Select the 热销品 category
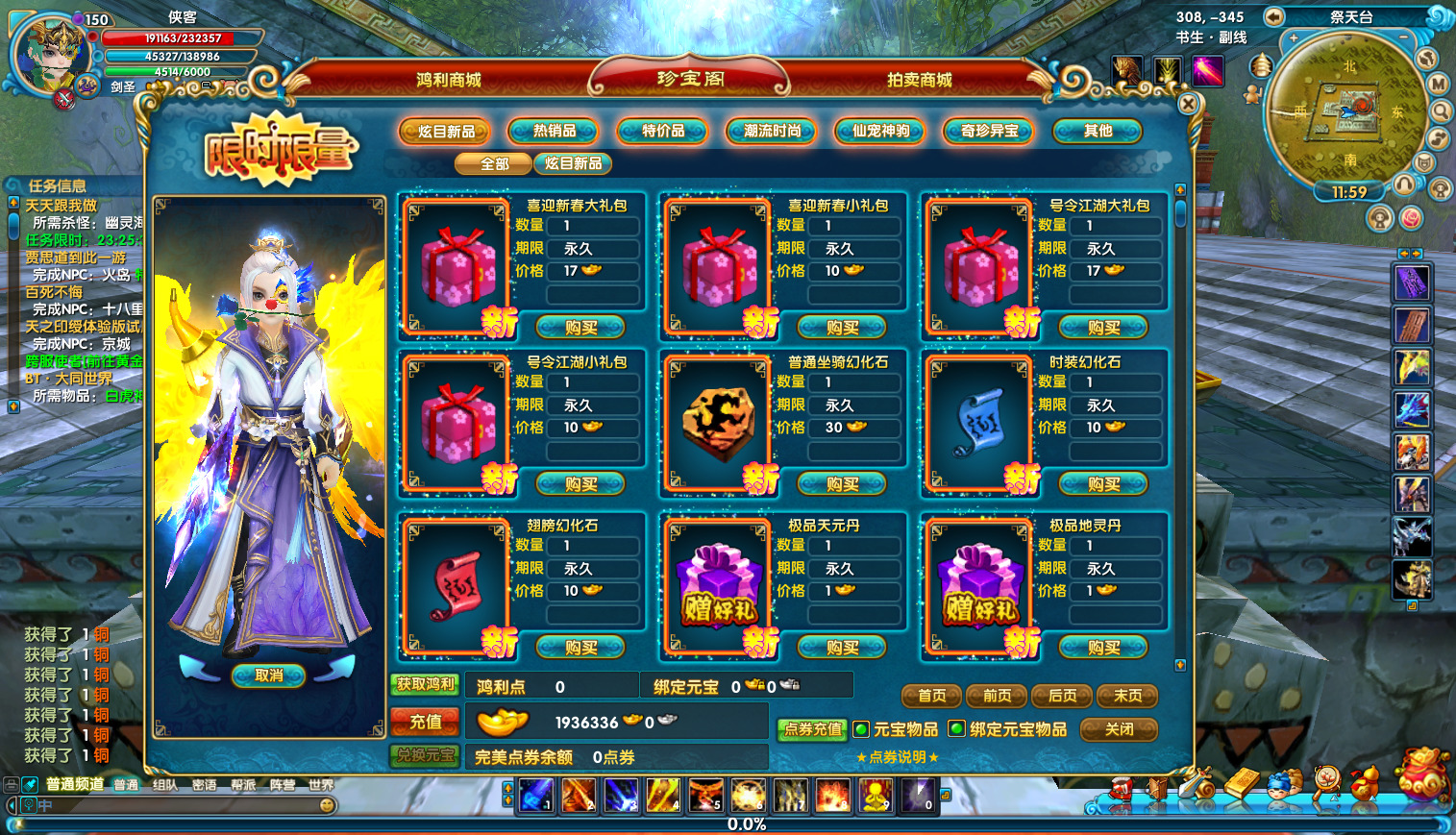The width and height of the screenshot is (1456, 835). (555, 131)
